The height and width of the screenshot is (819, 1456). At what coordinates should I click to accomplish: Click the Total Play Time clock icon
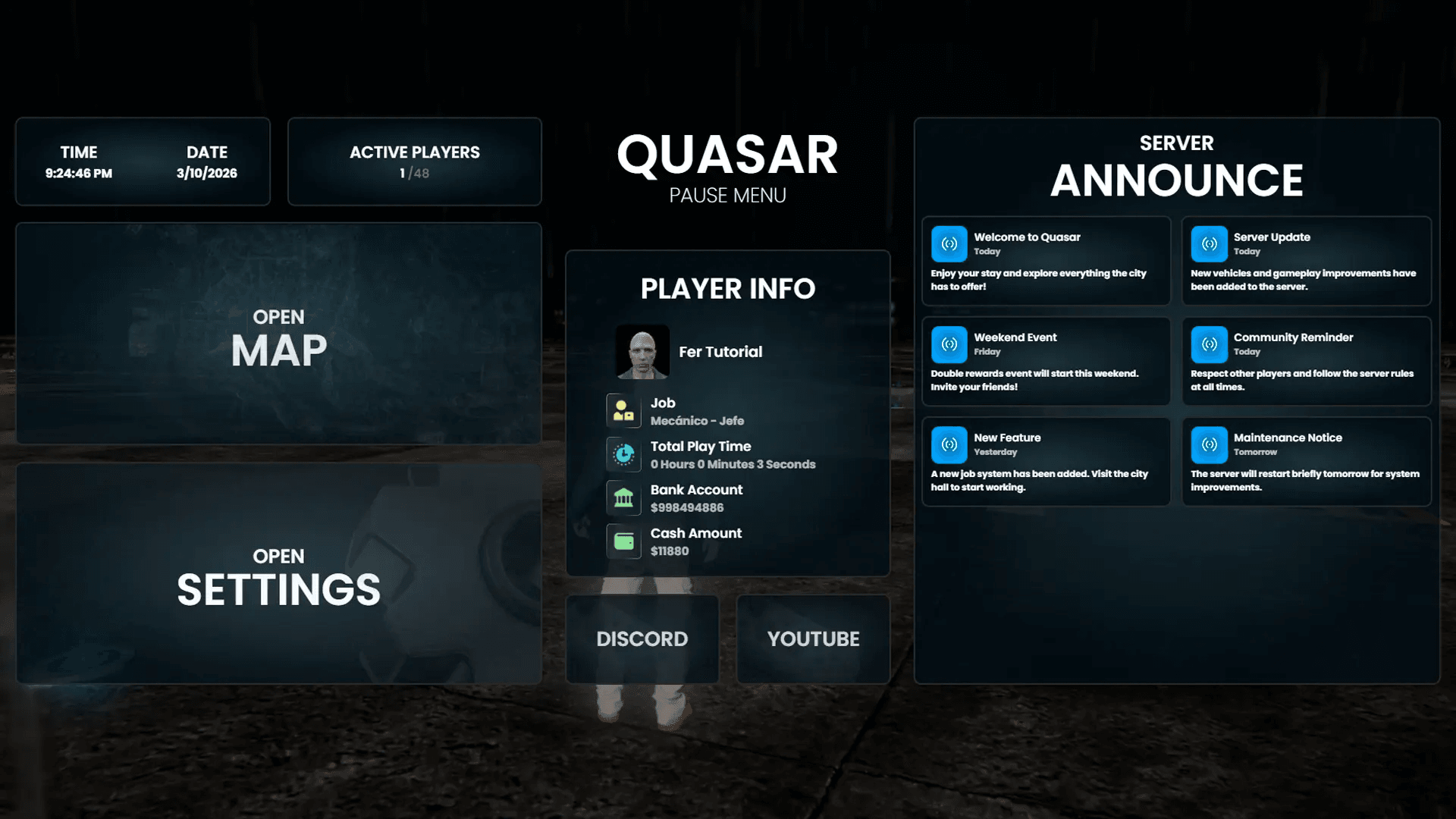coord(623,454)
